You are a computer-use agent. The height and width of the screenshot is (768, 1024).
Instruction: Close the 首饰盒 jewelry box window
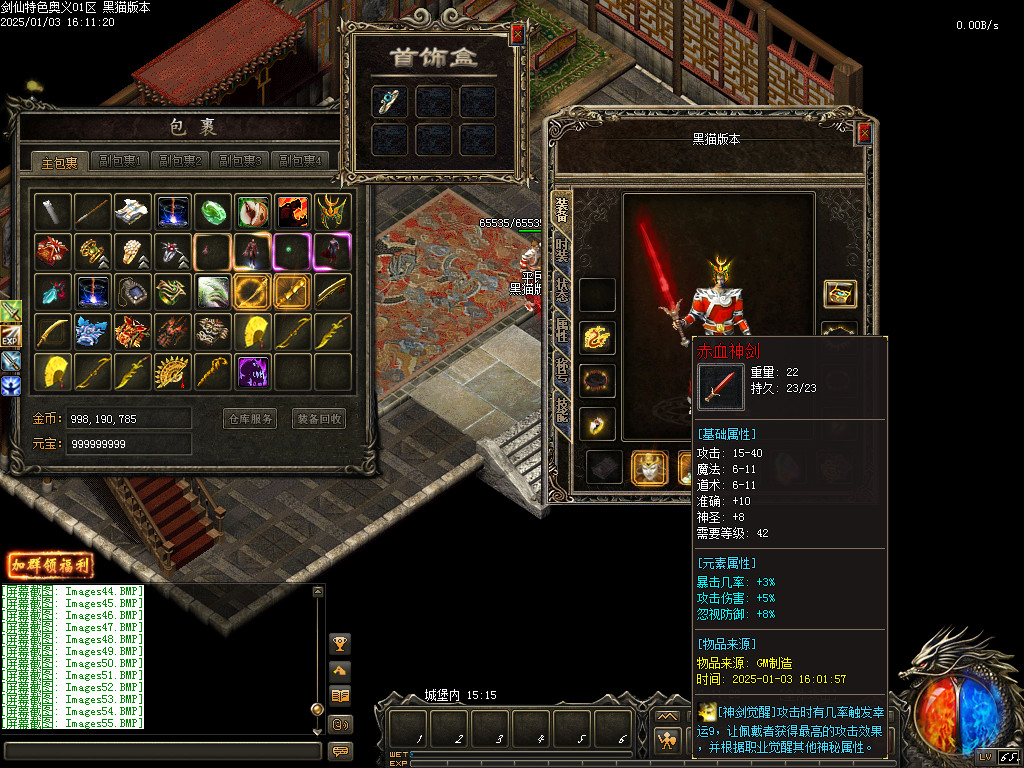coord(517,34)
